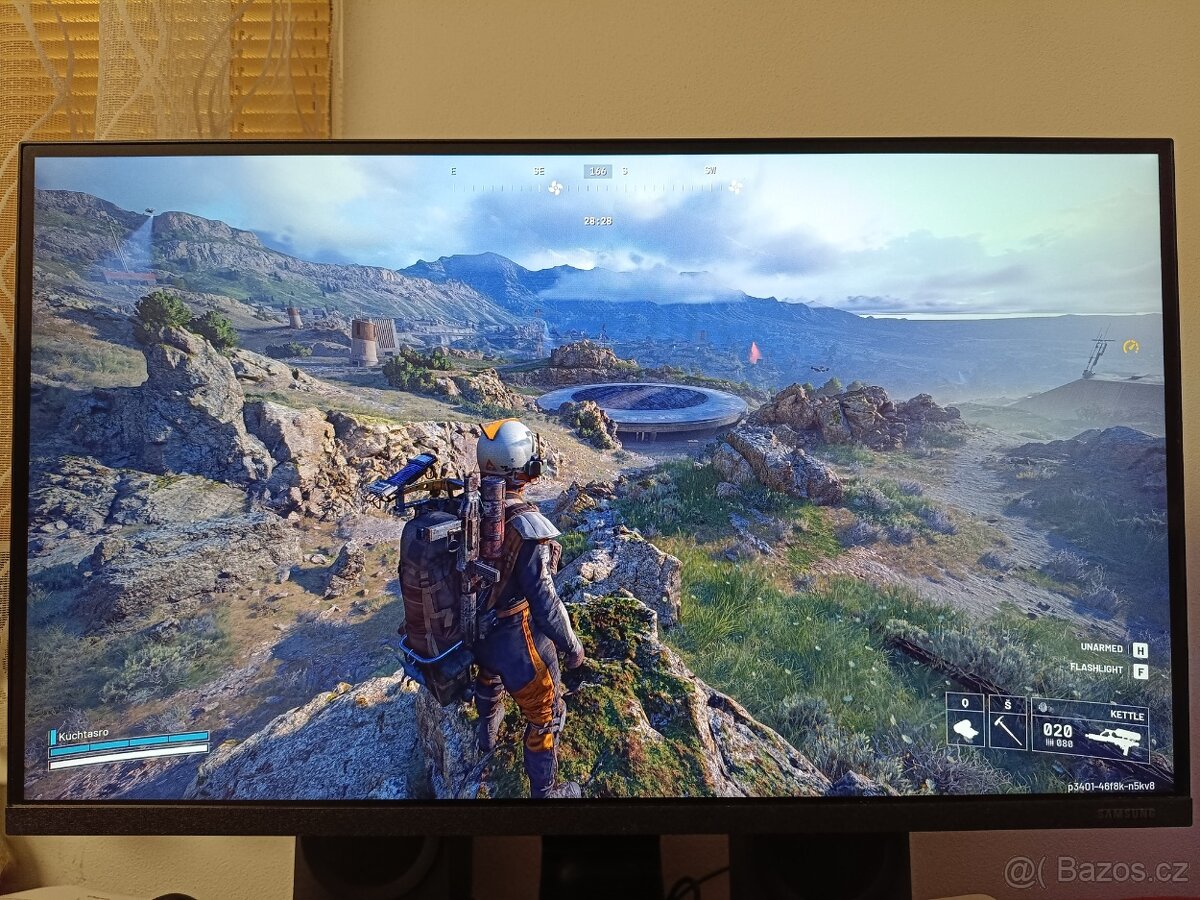Select the Kettle weapon slot

(x=1090, y=730)
